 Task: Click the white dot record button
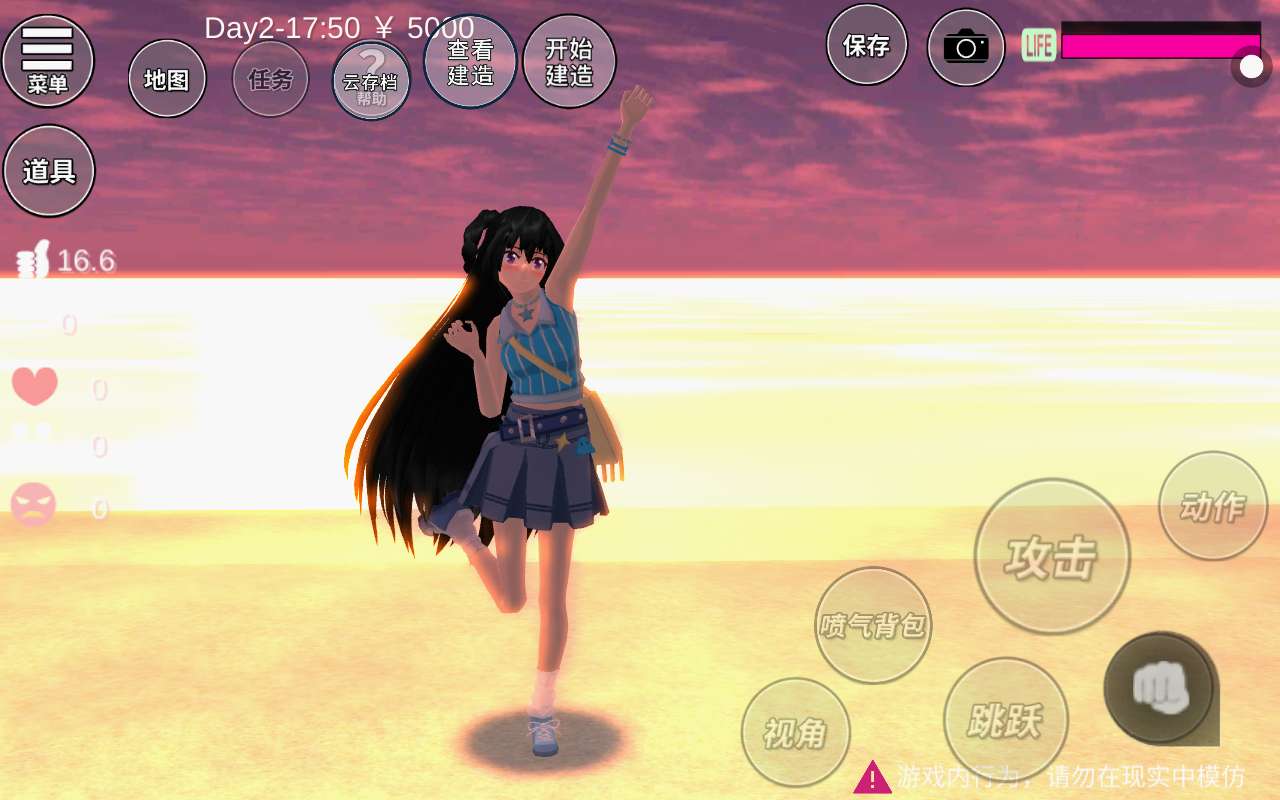(x=1251, y=67)
